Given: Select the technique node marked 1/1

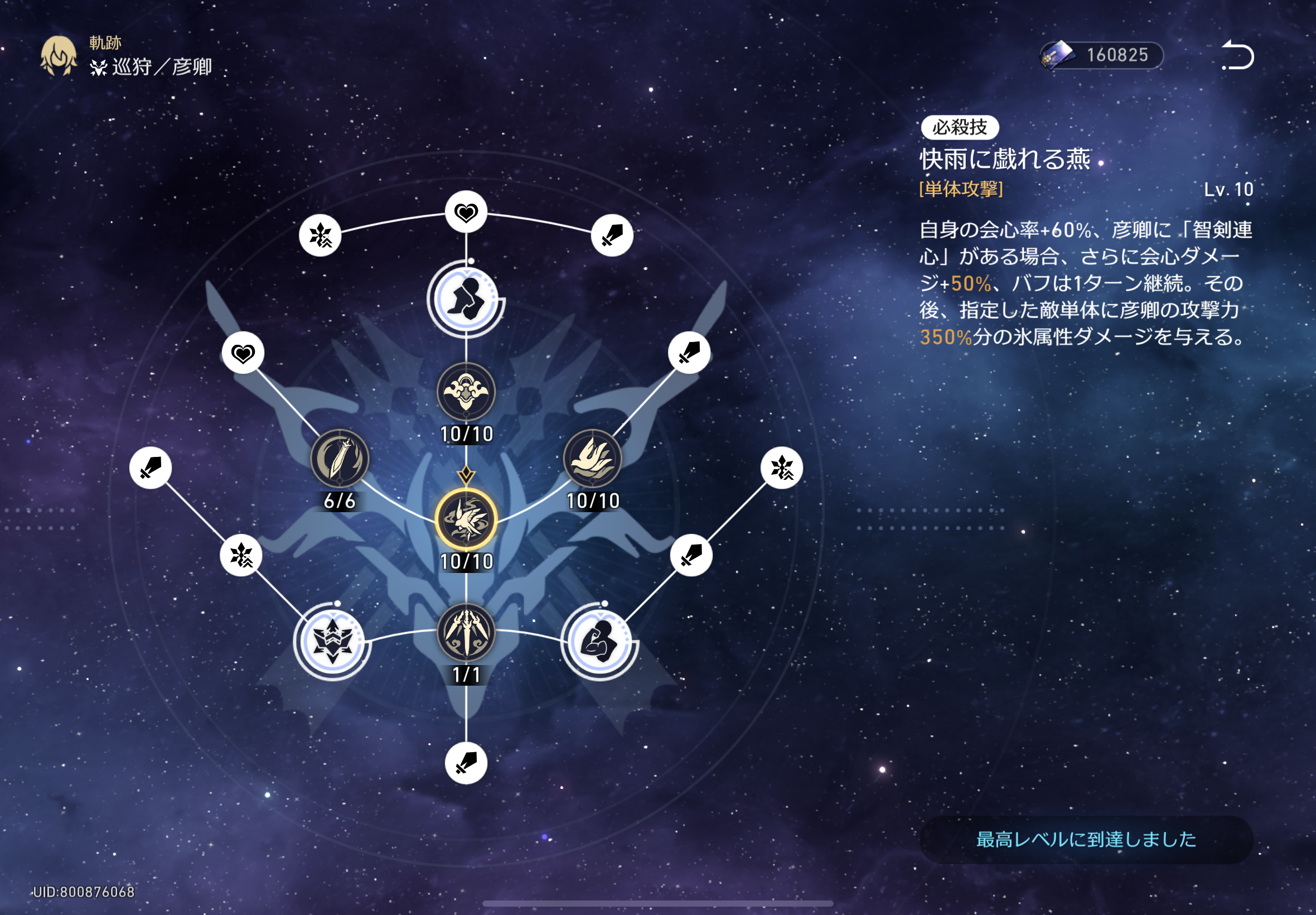Looking at the screenshot, I should 466,632.
